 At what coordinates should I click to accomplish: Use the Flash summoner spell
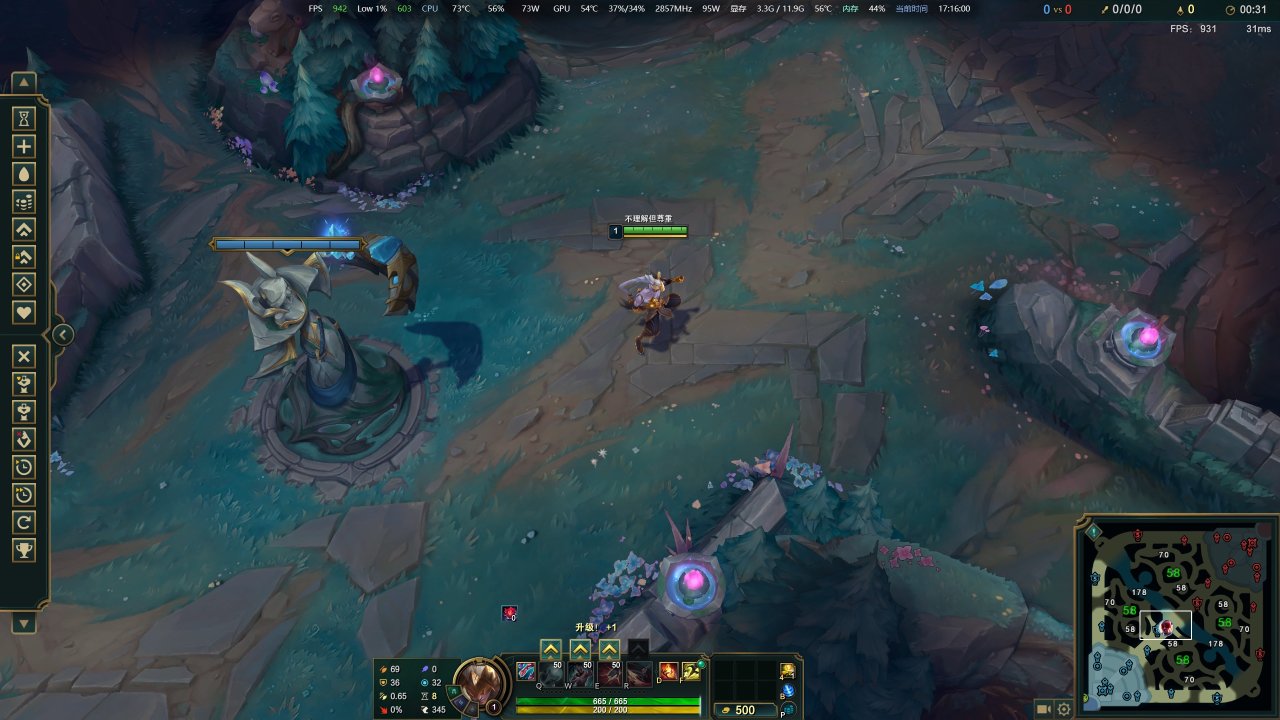tap(691, 671)
